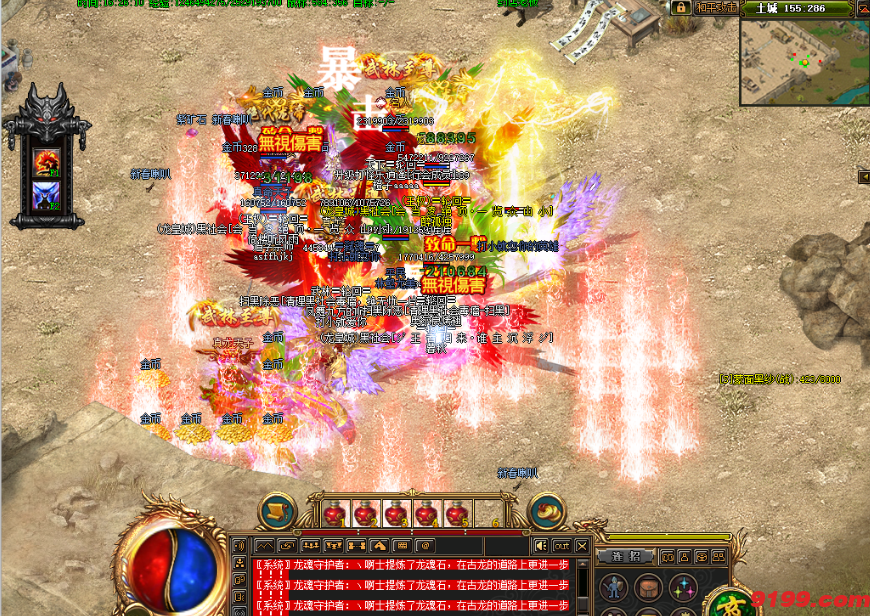Open the character figure icon in the menu
870x616 pixels.
click(614, 587)
